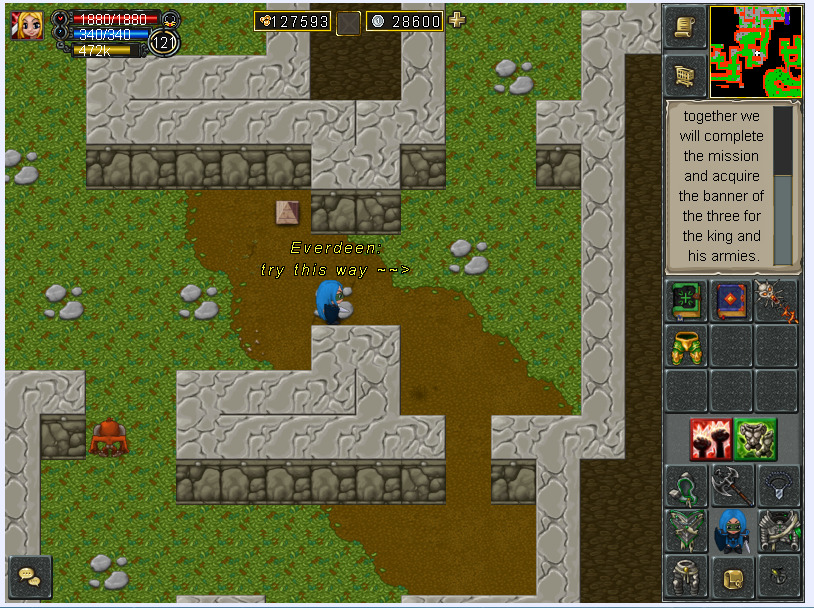Select the equipped grey chest armor
The image size is (814, 608).
[778, 531]
